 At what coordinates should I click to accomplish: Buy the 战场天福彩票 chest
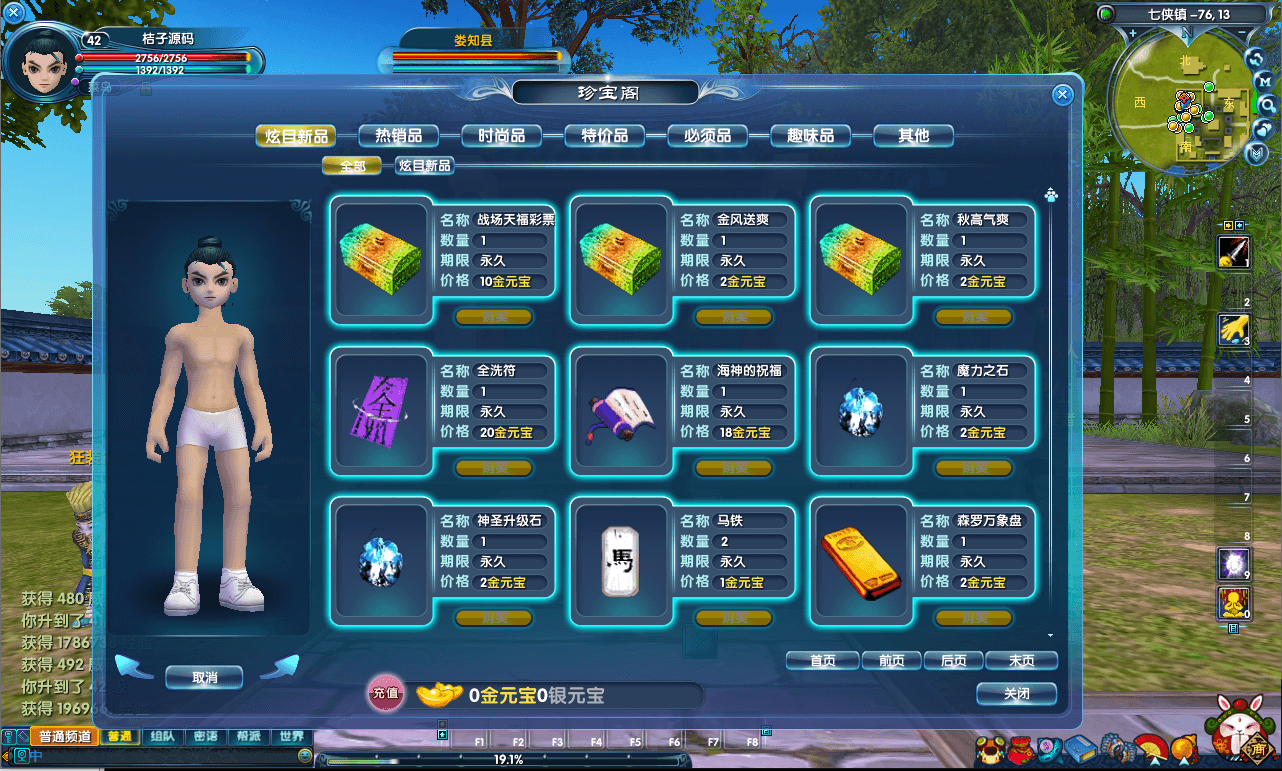(493, 317)
